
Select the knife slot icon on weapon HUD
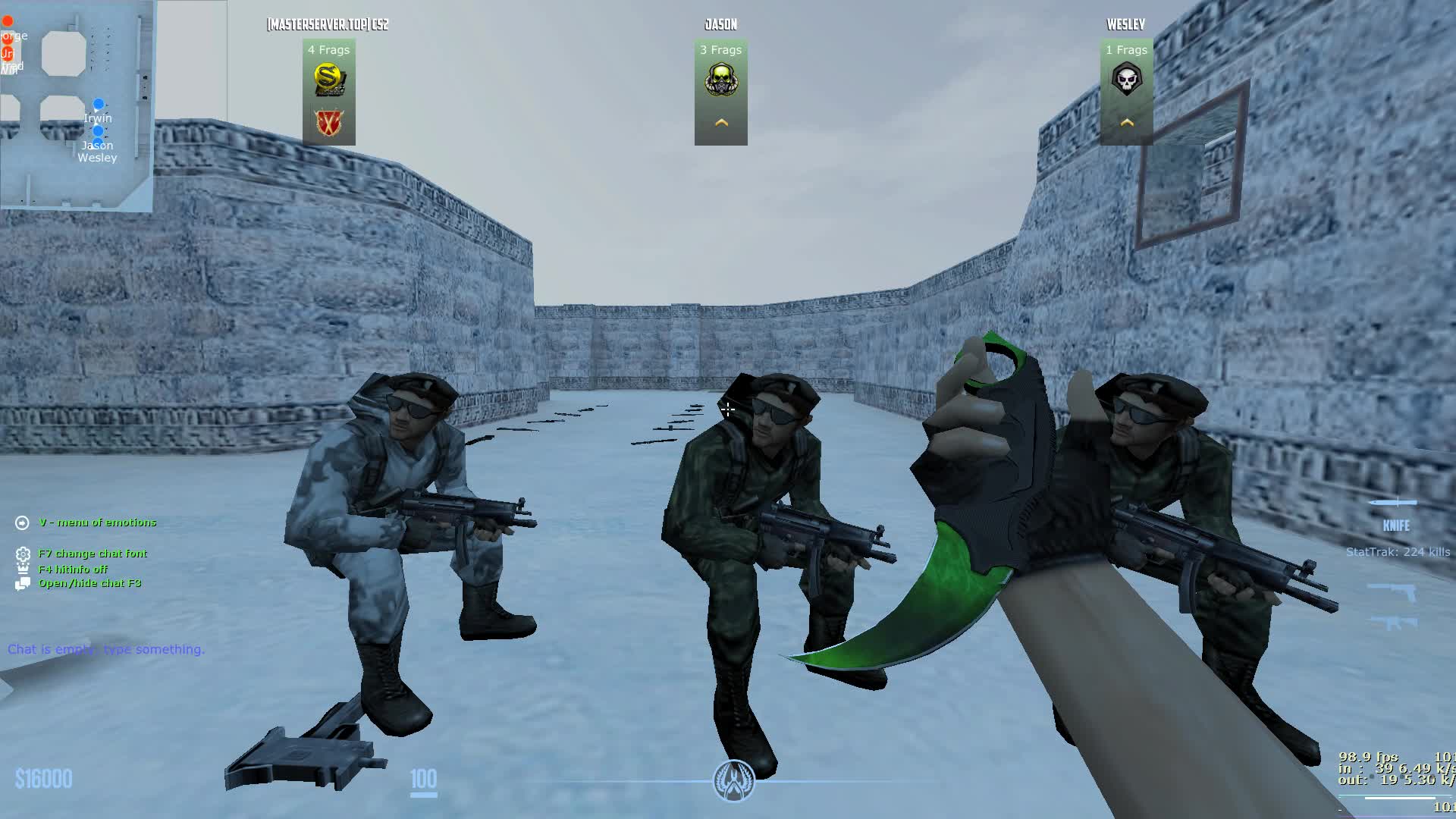pos(1395,501)
